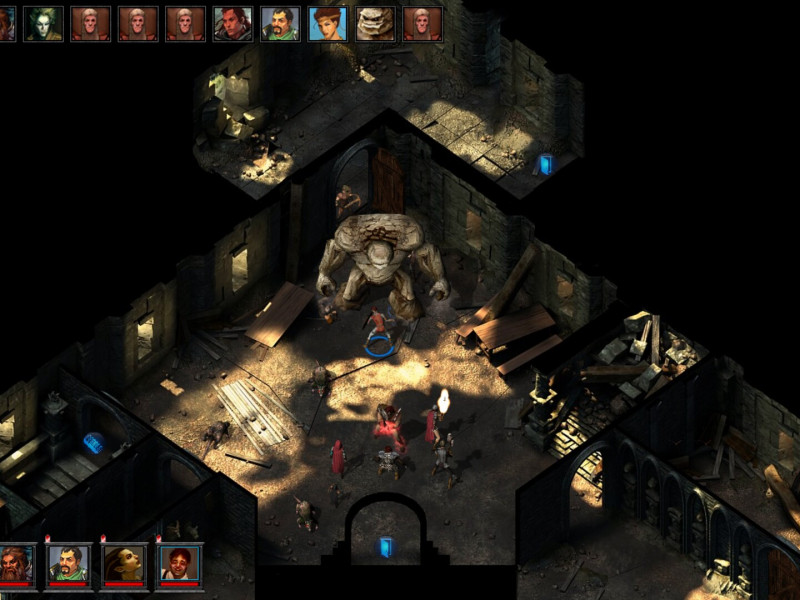Select the elf woman profile party portrait

[x=124, y=563]
